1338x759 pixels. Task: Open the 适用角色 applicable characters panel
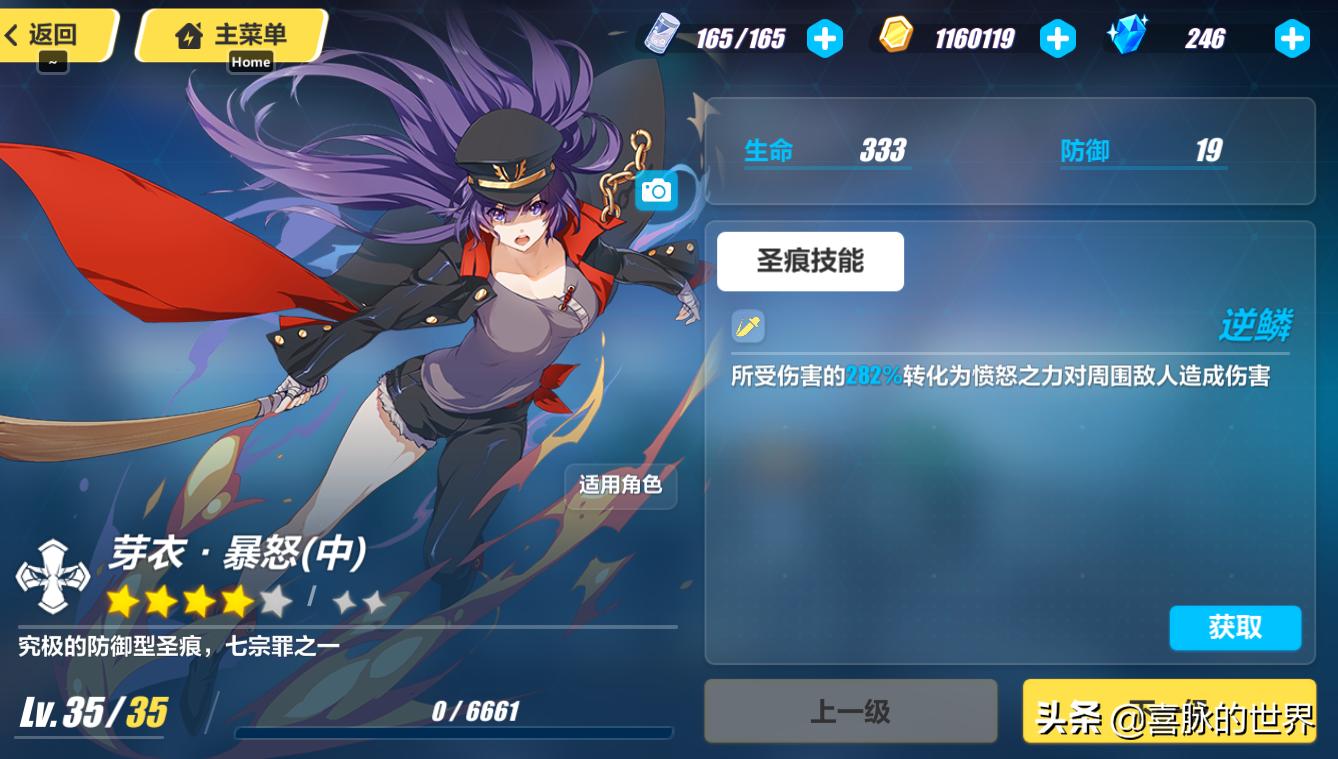click(x=620, y=484)
